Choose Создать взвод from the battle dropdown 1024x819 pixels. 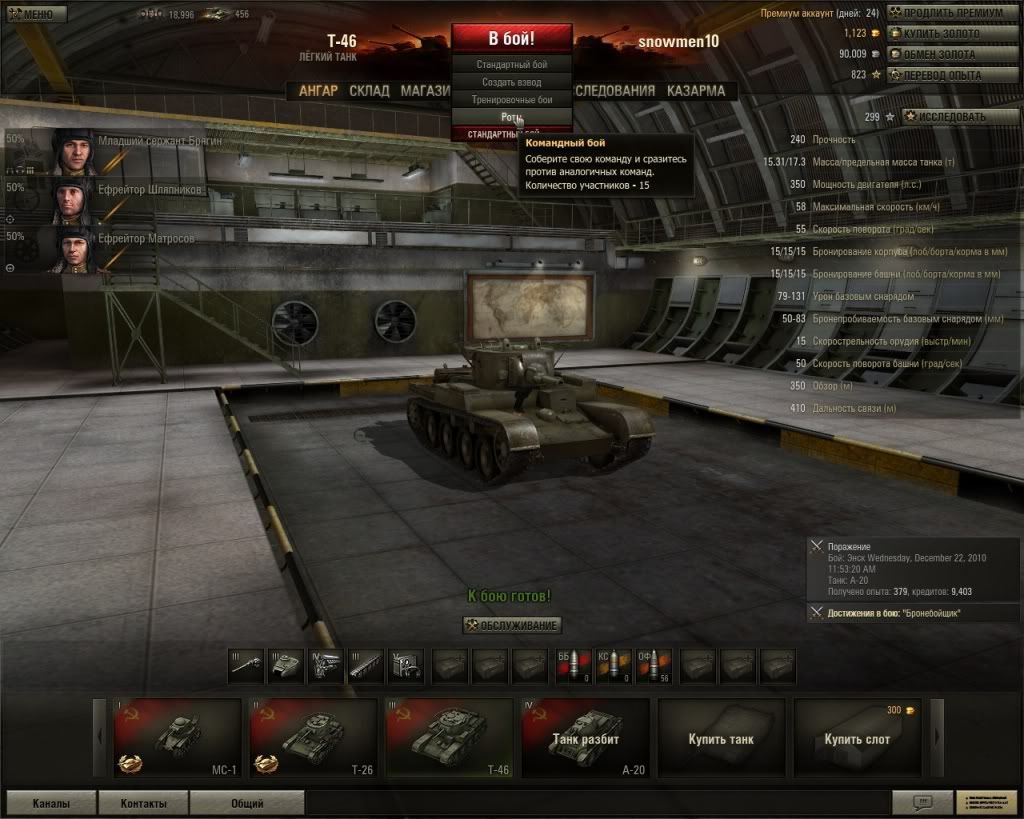tap(511, 82)
